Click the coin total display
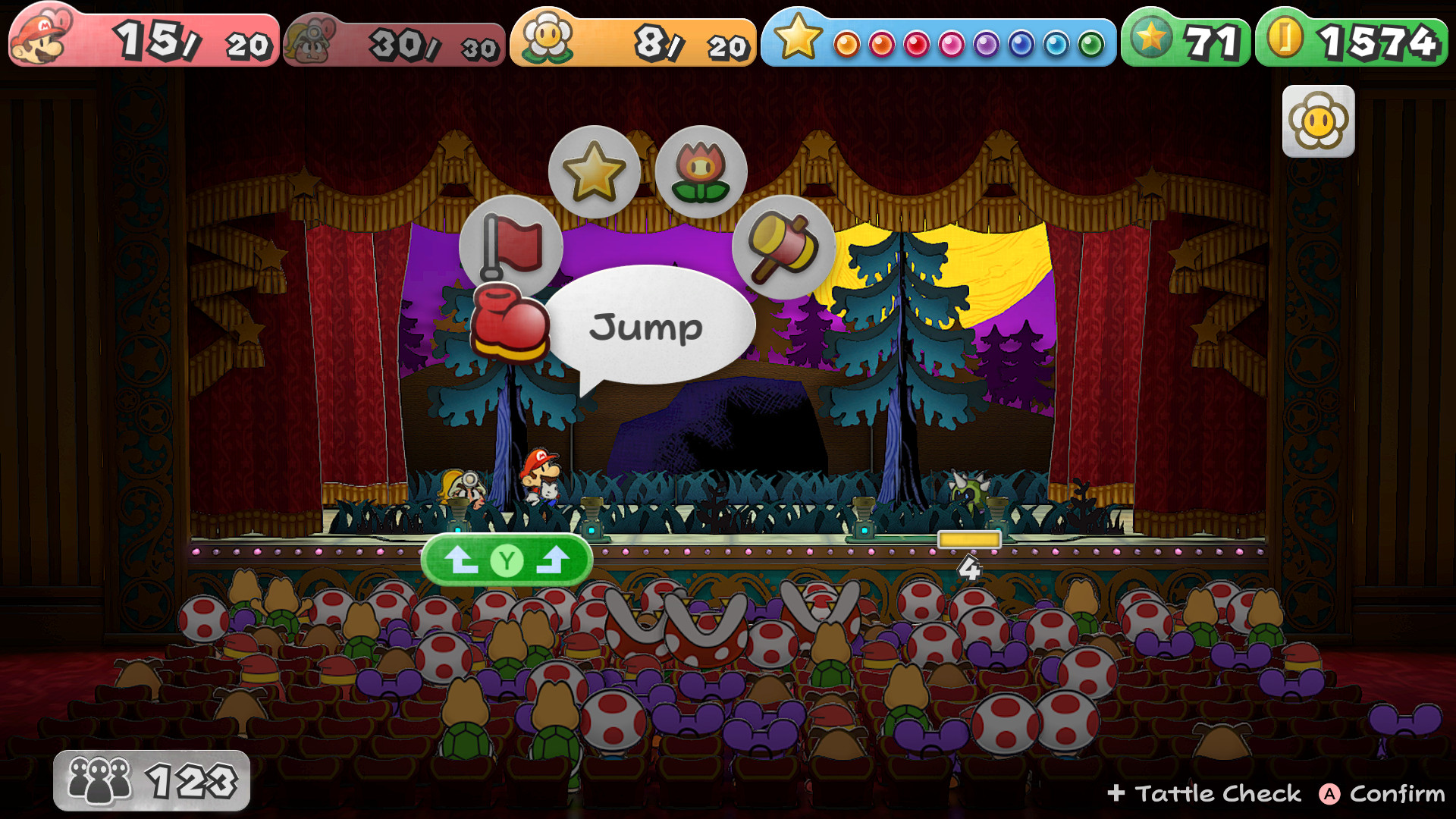Image resolution: width=1456 pixels, height=819 pixels. [x=1360, y=36]
